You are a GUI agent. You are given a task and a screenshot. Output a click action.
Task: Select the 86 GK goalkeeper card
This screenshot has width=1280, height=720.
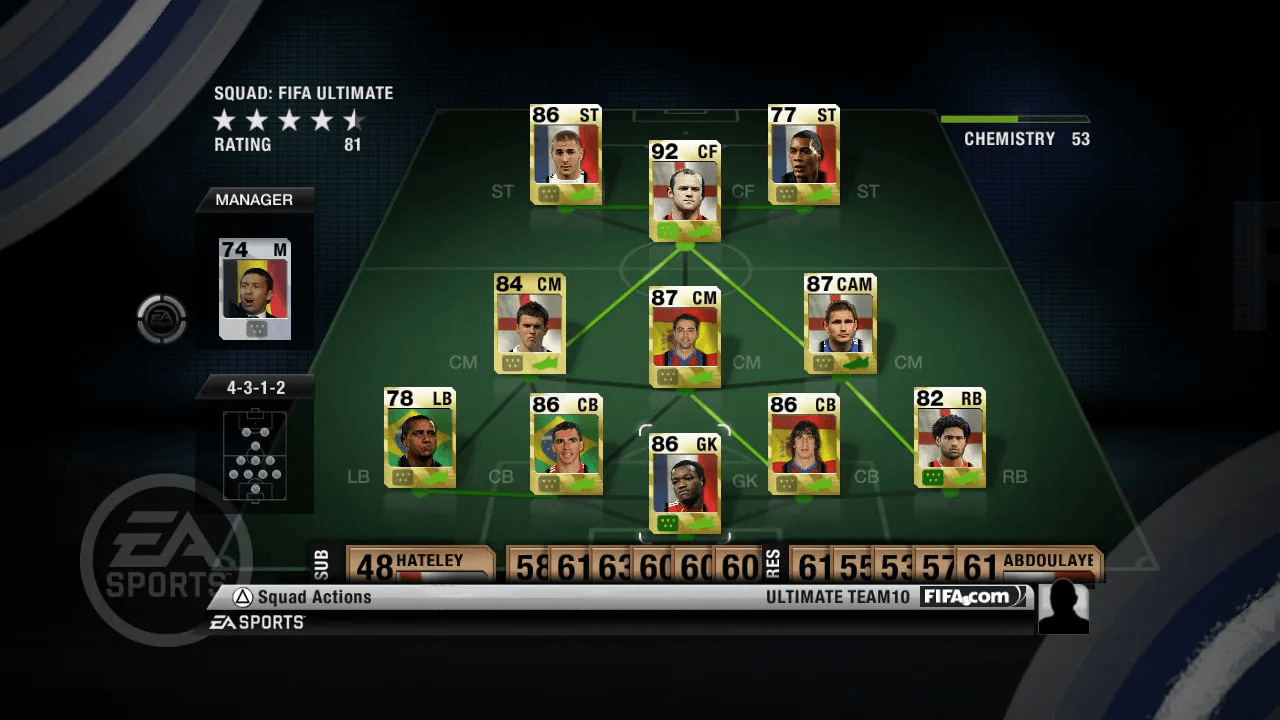685,485
